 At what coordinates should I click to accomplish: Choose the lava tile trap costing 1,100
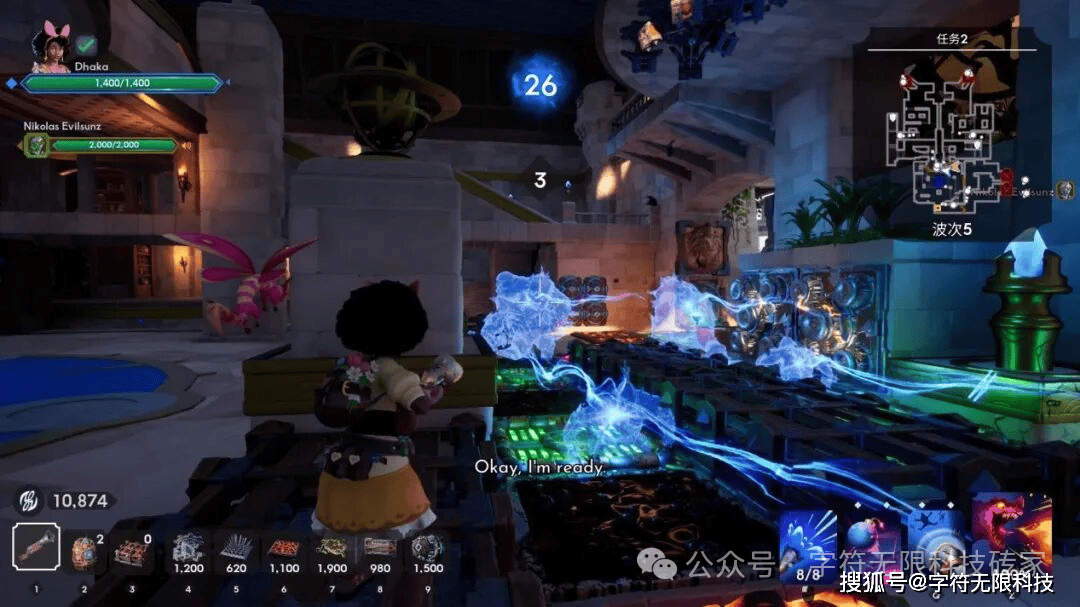click(284, 548)
